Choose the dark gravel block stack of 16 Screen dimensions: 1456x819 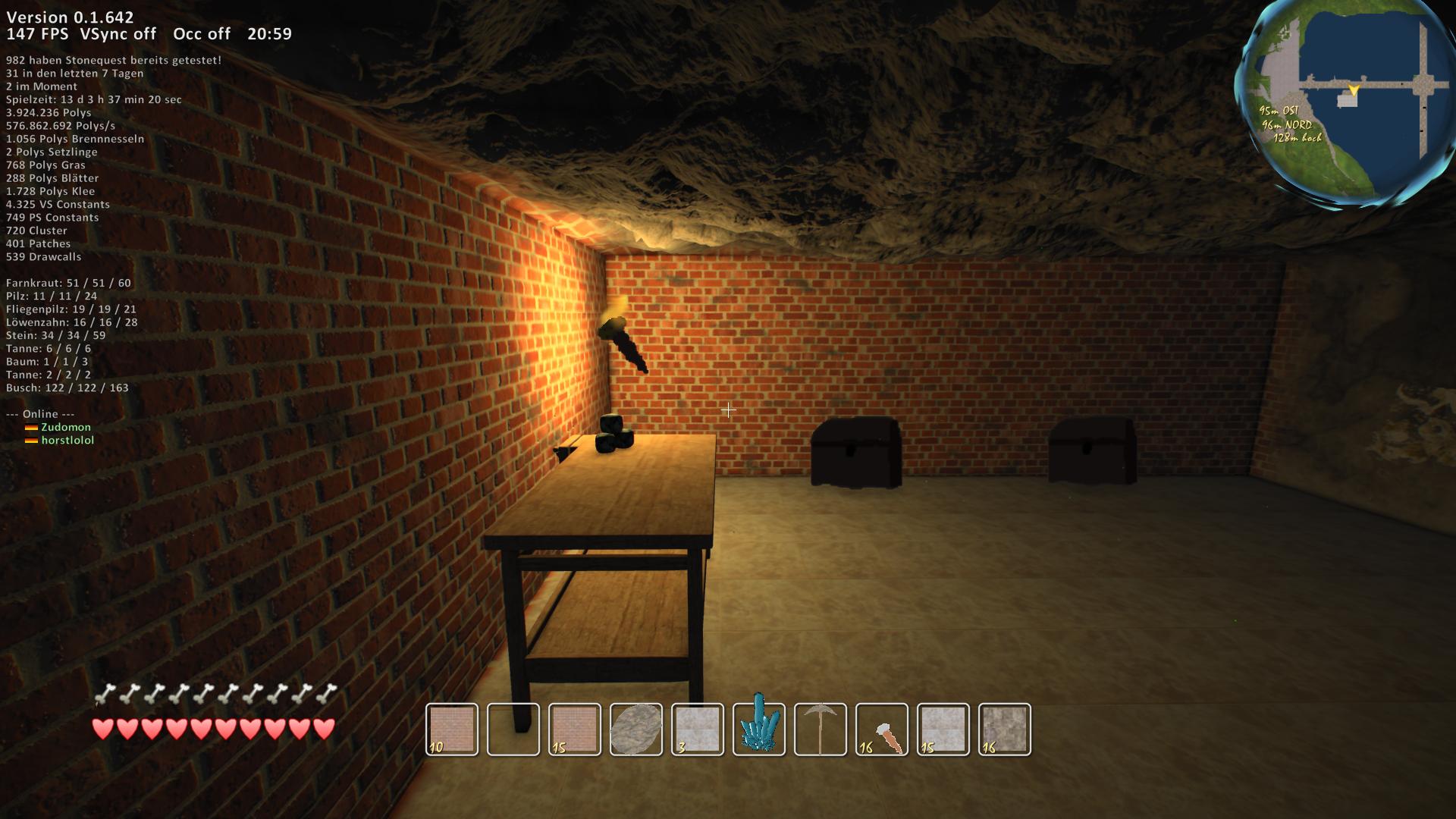pos(1005,730)
